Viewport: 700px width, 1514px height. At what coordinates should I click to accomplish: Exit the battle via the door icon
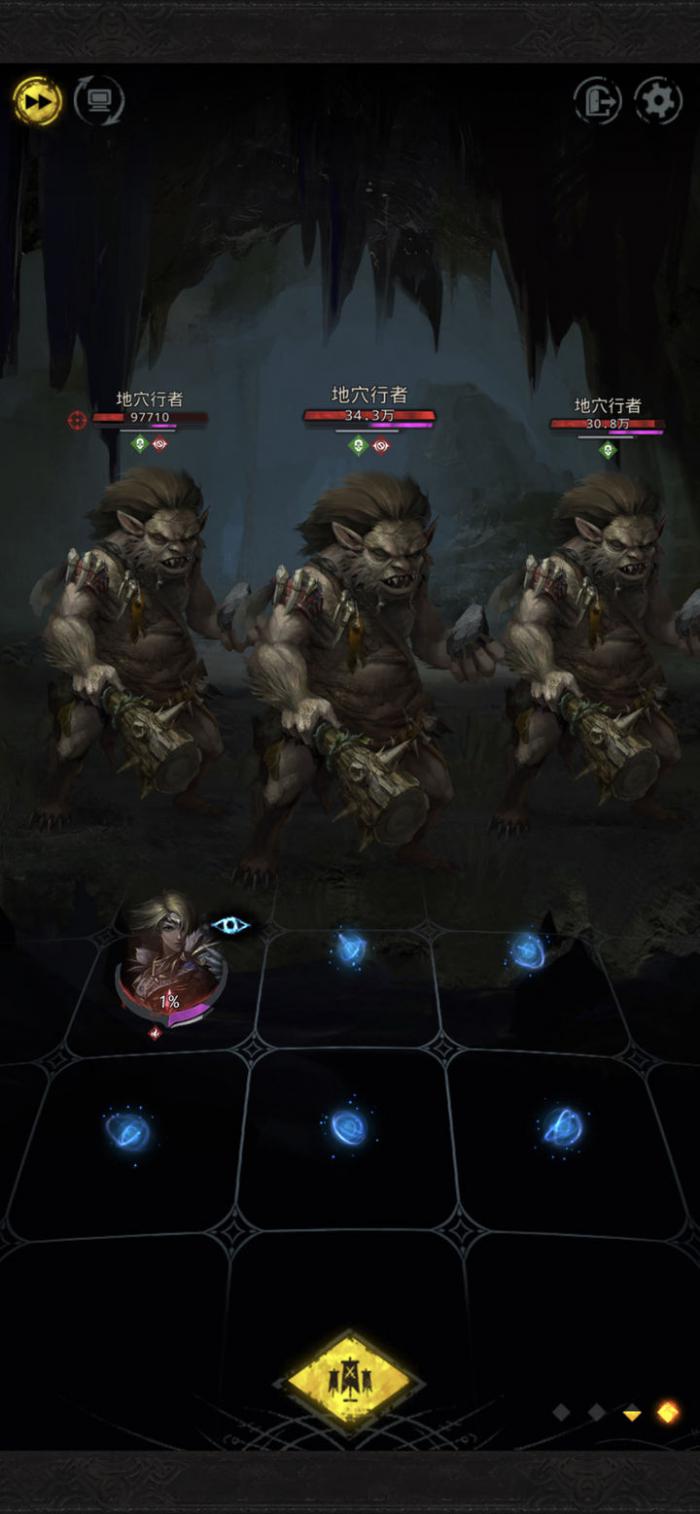point(597,101)
